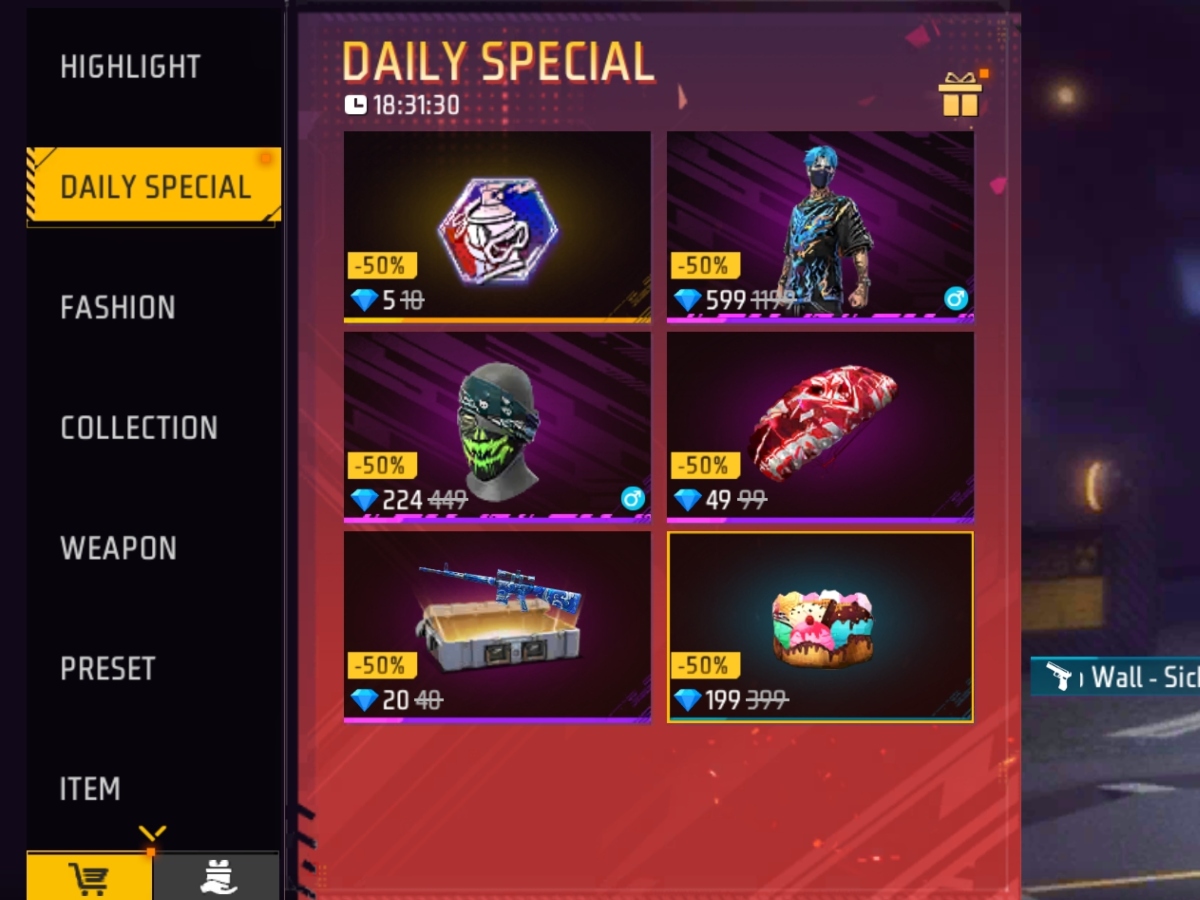This screenshot has width=1200, height=900.
Task: Go to the Weapon category
Action: 118,548
